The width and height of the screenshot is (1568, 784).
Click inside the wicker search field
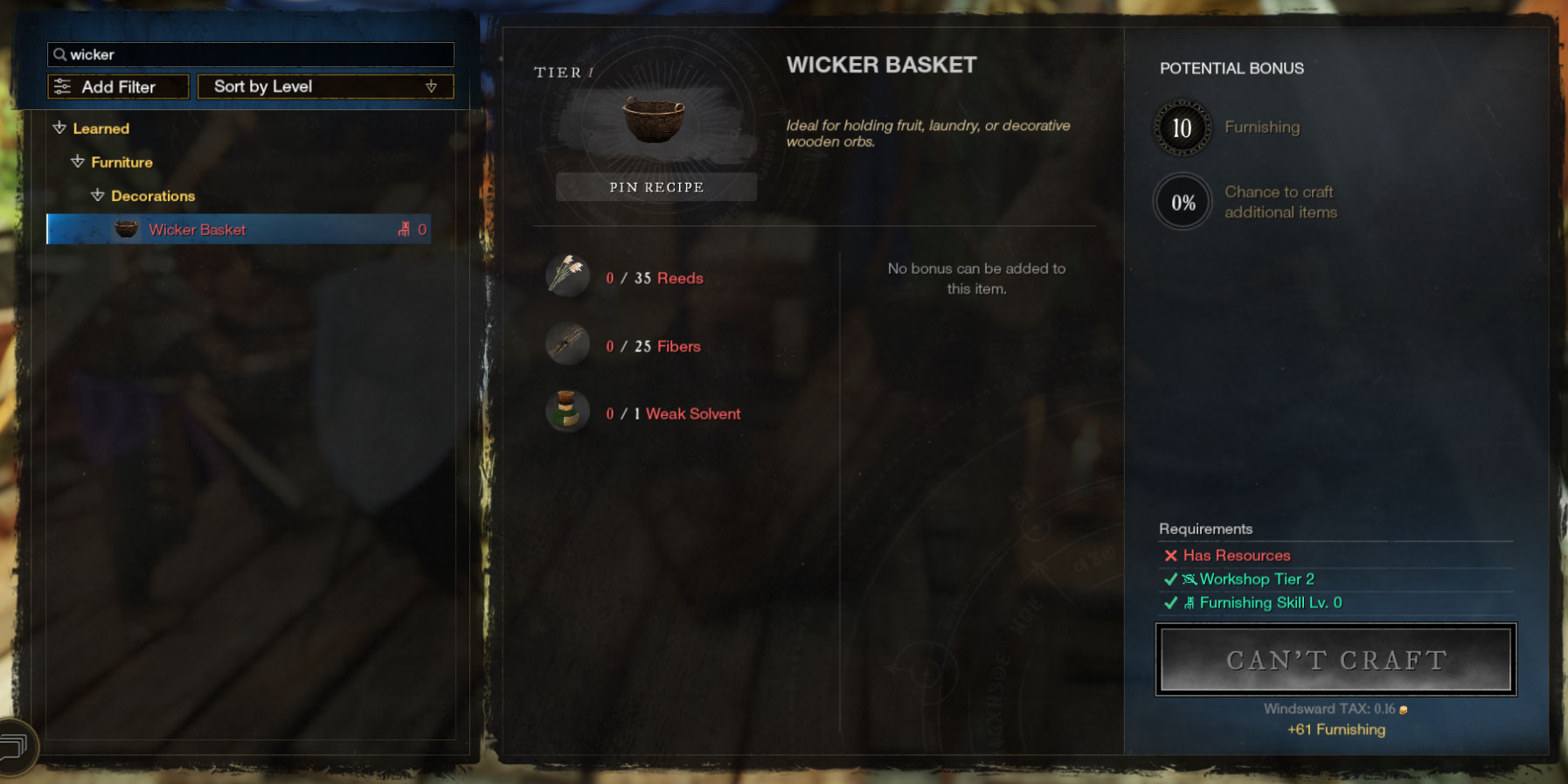click(249, 54)
